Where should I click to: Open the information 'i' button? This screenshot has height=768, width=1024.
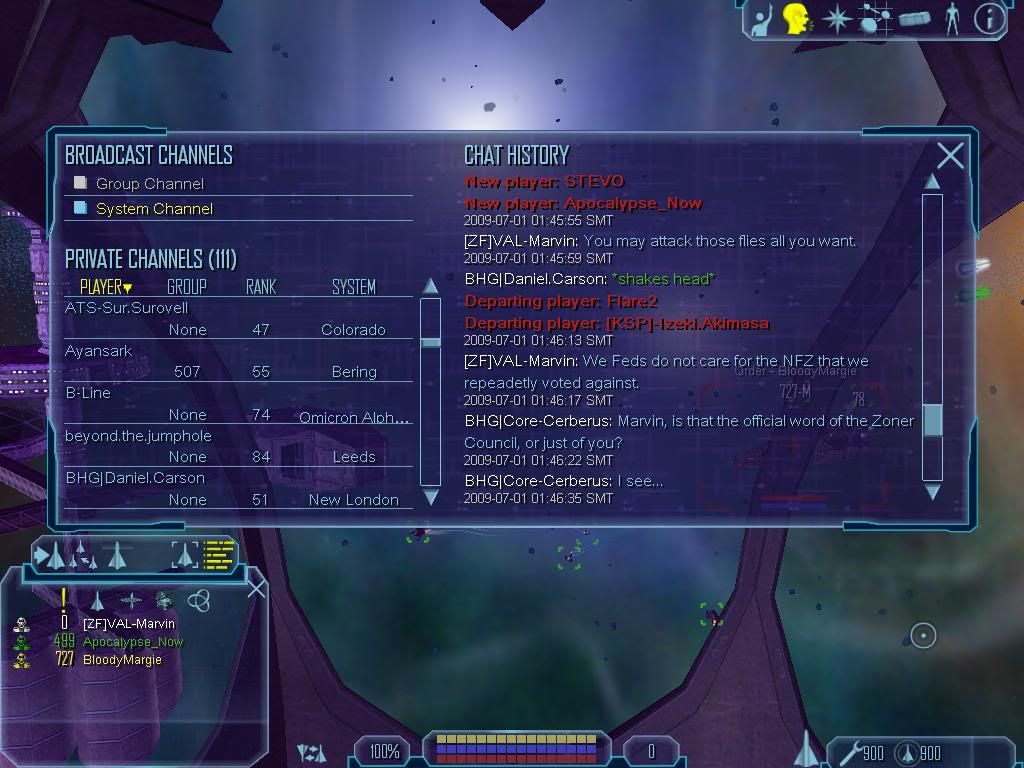pos(988,19)
